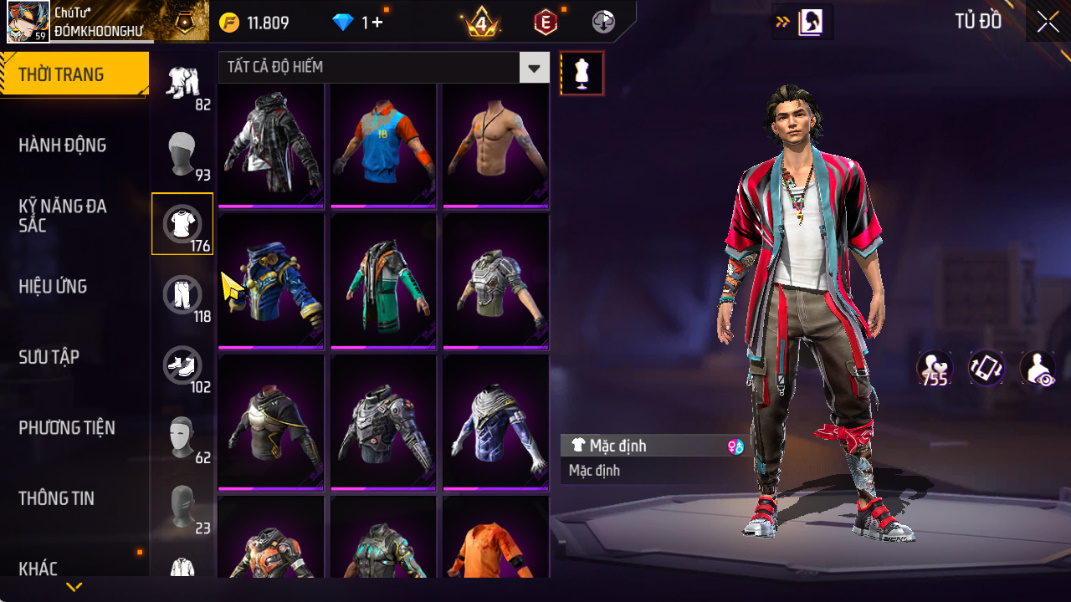
Task: Select the KỸ NĂNG ĐA SẮC tab
Action: click(62, 216)
